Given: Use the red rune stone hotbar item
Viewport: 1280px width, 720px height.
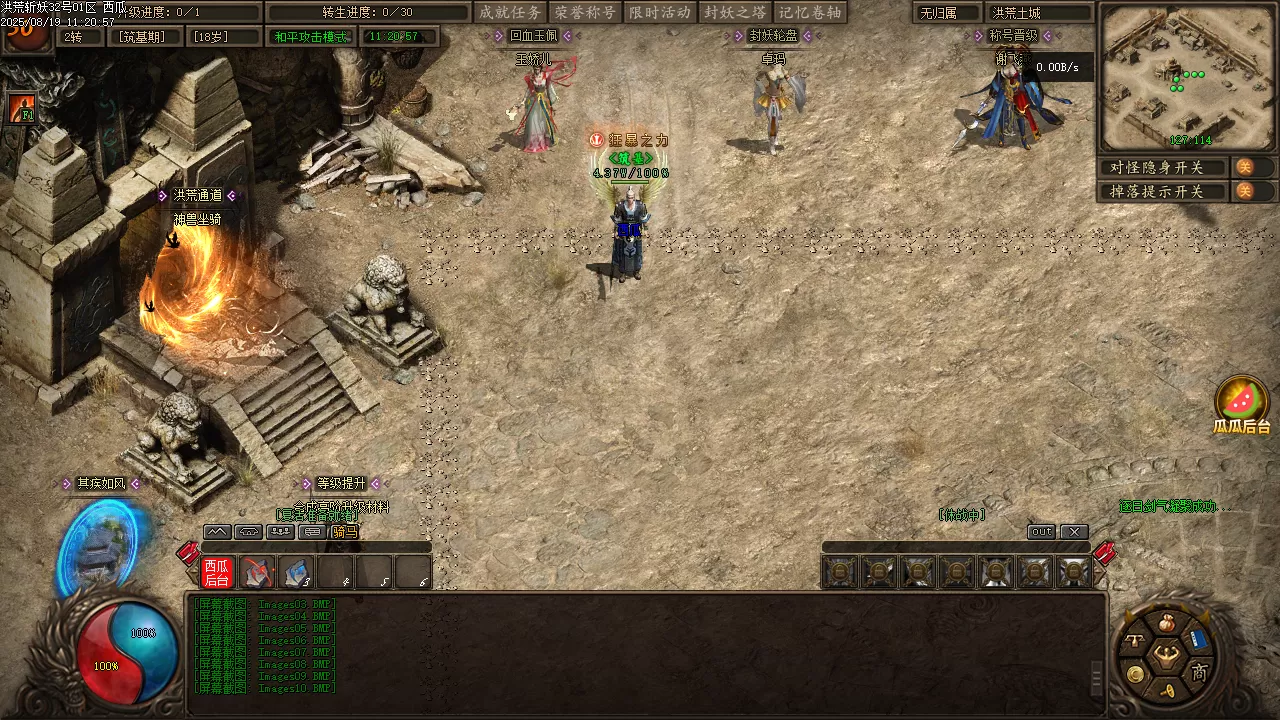Looking at the screenshot, I should [258, 572].
